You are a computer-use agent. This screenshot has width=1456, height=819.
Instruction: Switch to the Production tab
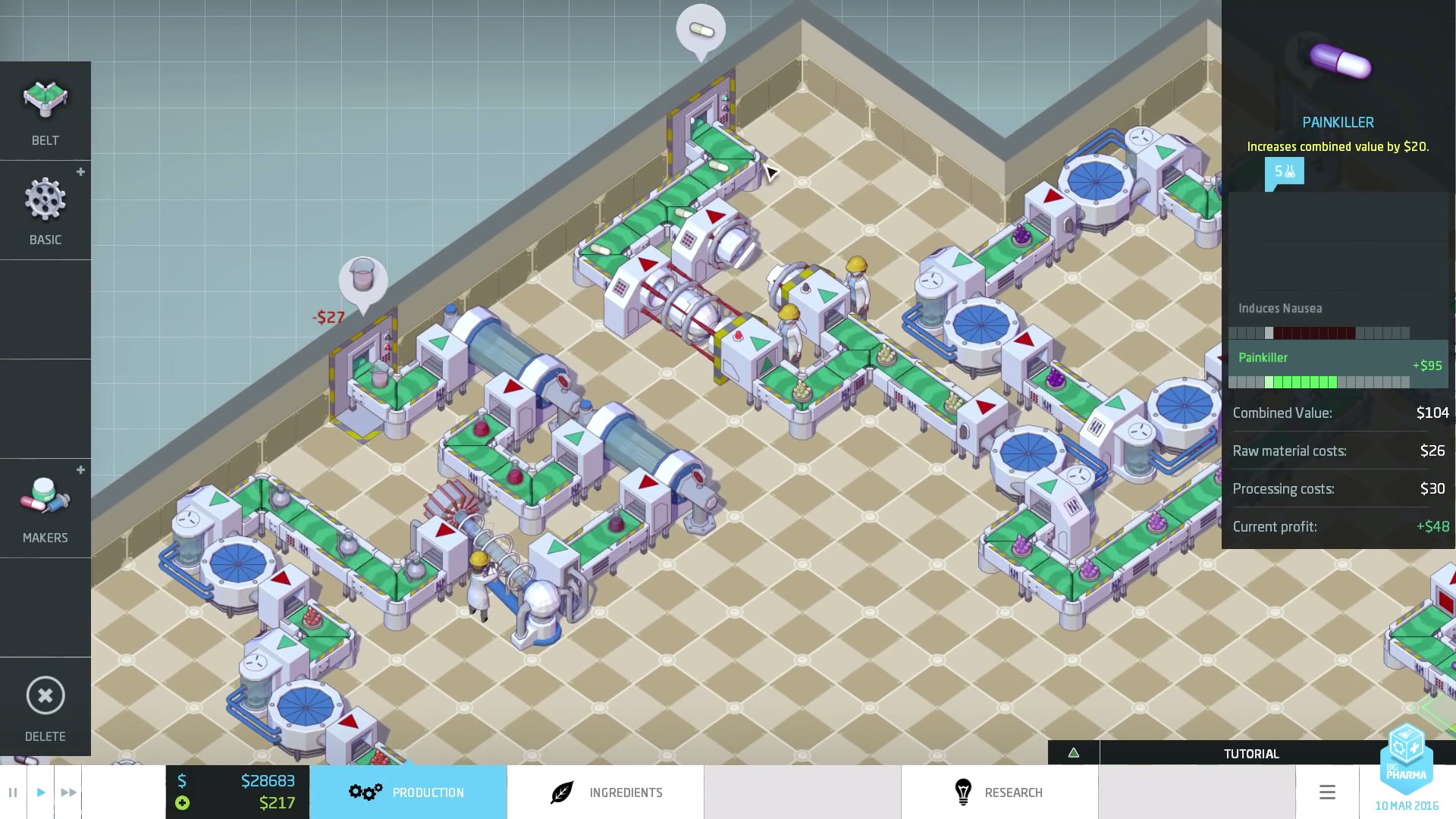click(408, 792)
